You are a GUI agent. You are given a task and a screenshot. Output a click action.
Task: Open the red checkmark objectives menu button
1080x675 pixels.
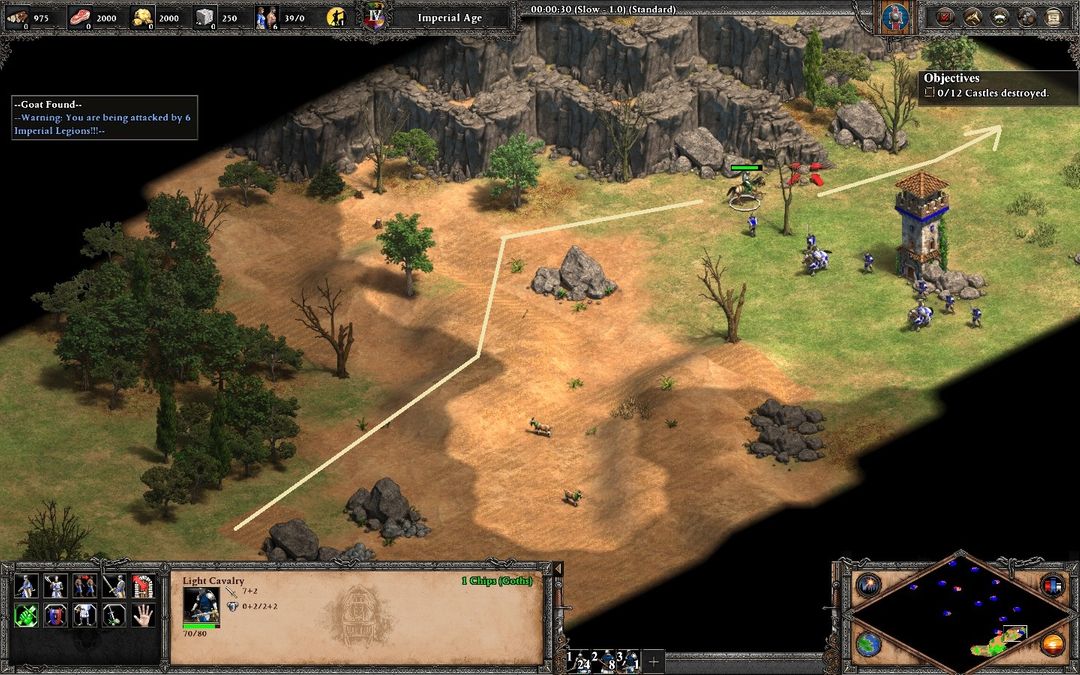[x=942, y=16]
